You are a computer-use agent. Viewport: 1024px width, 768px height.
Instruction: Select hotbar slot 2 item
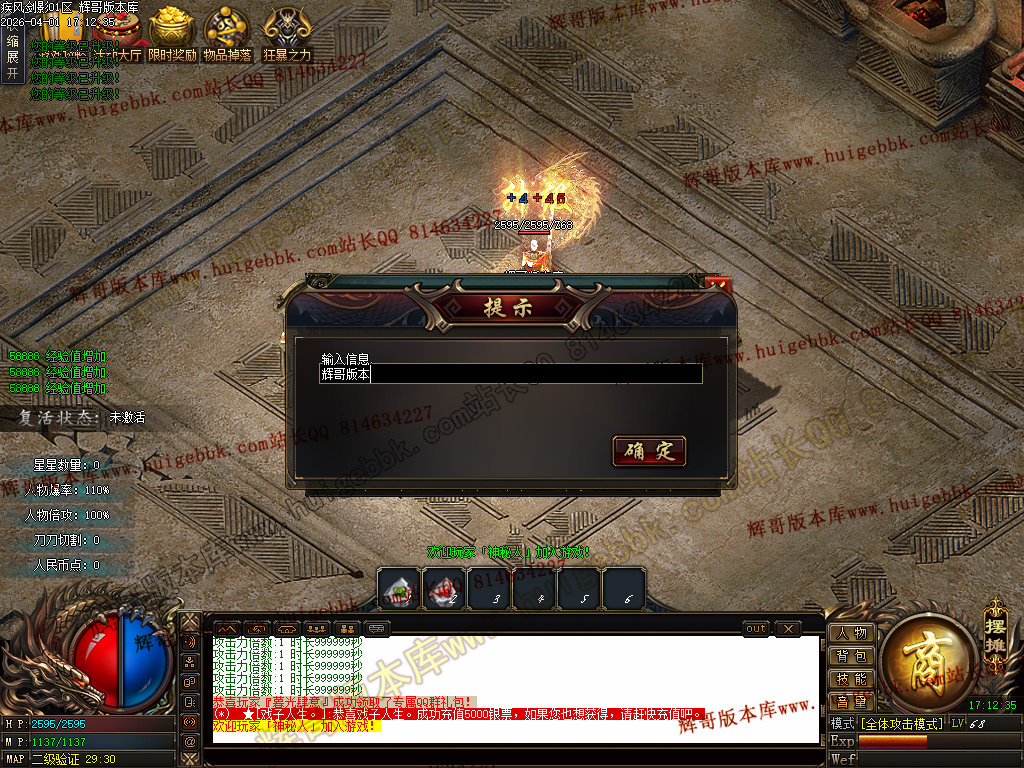click(x=444, y=589)
